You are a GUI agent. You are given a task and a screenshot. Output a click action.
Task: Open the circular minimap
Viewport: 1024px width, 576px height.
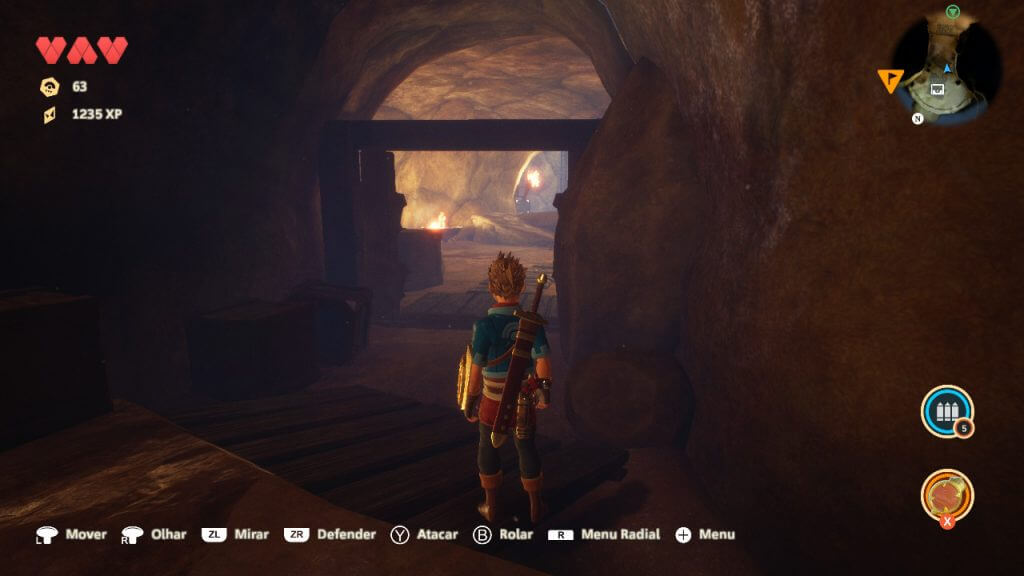point(945,68)
